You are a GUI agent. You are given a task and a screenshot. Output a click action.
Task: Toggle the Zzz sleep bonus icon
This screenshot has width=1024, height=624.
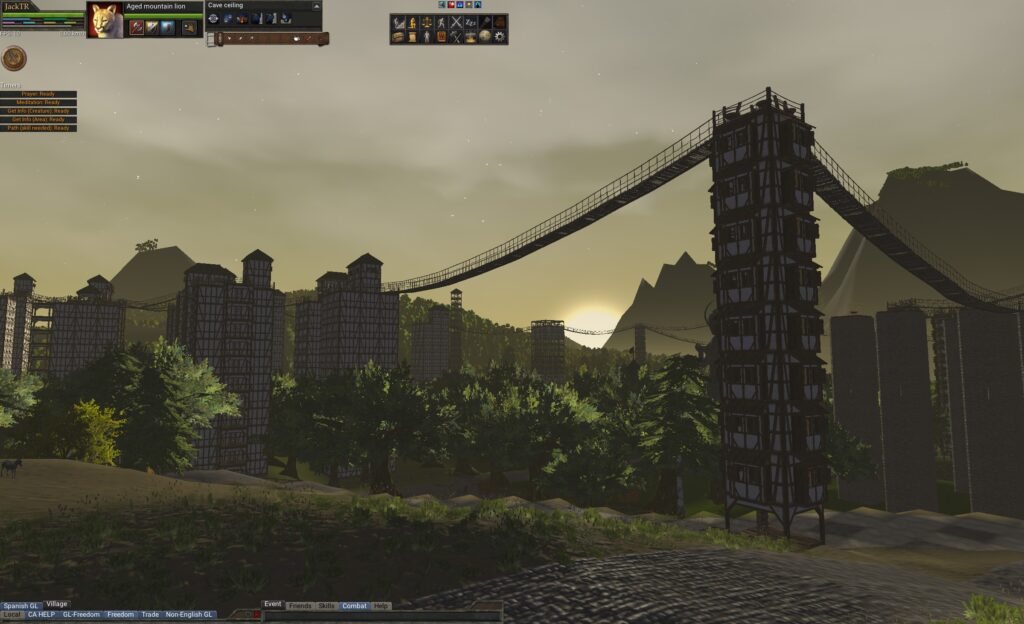(470, 22)
